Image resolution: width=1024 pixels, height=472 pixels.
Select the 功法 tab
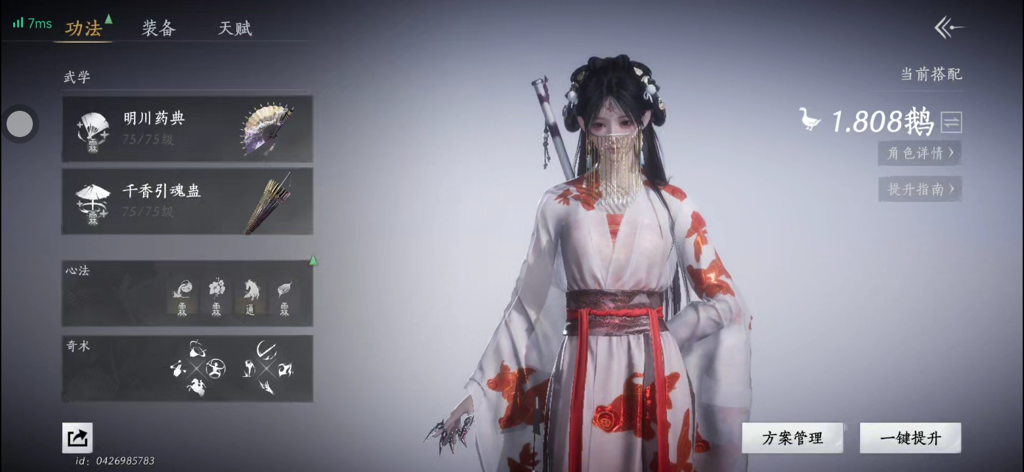pos(84,28)
